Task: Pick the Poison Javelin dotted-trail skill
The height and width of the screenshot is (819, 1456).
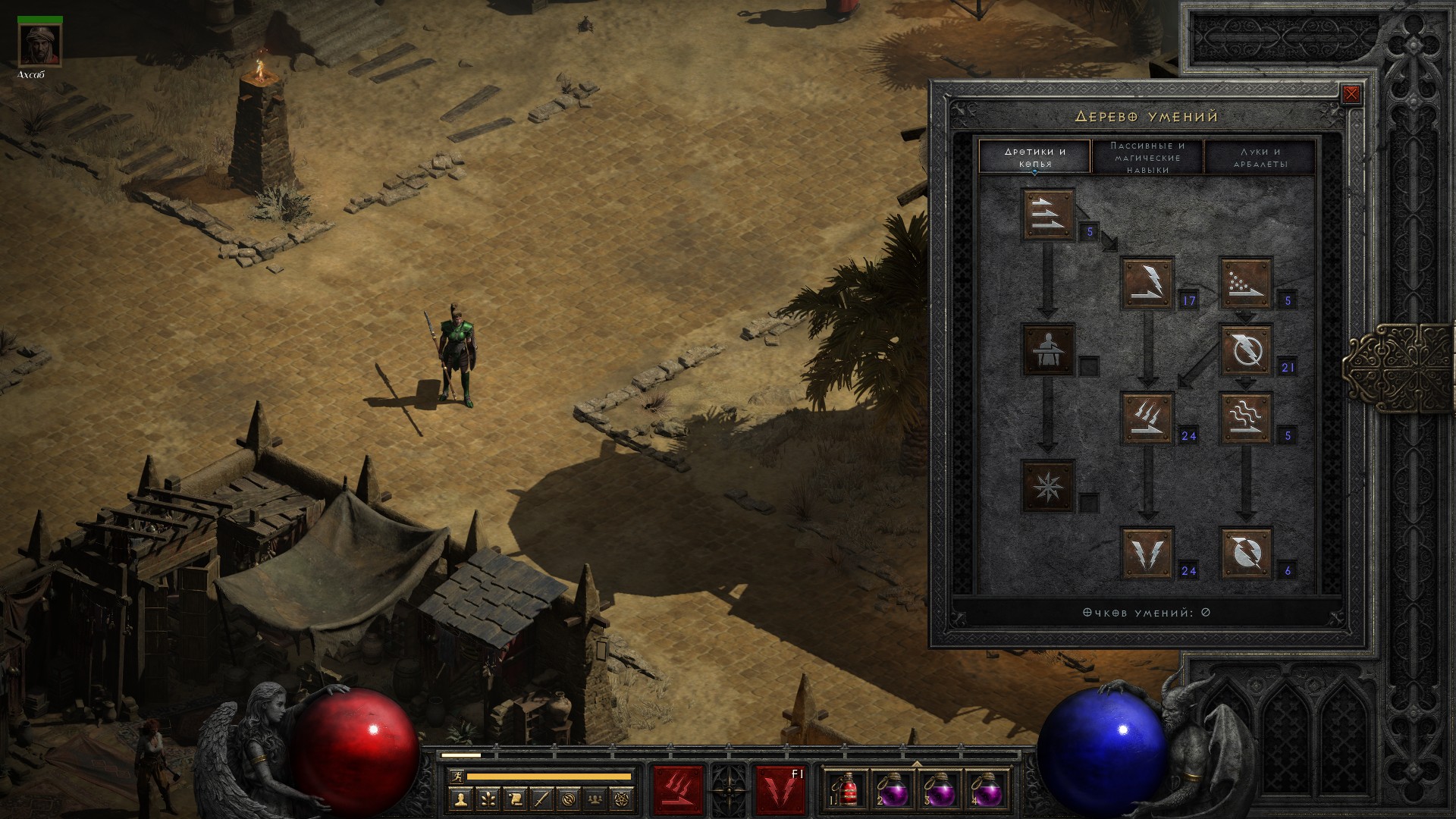Action: coord(1245,284)
